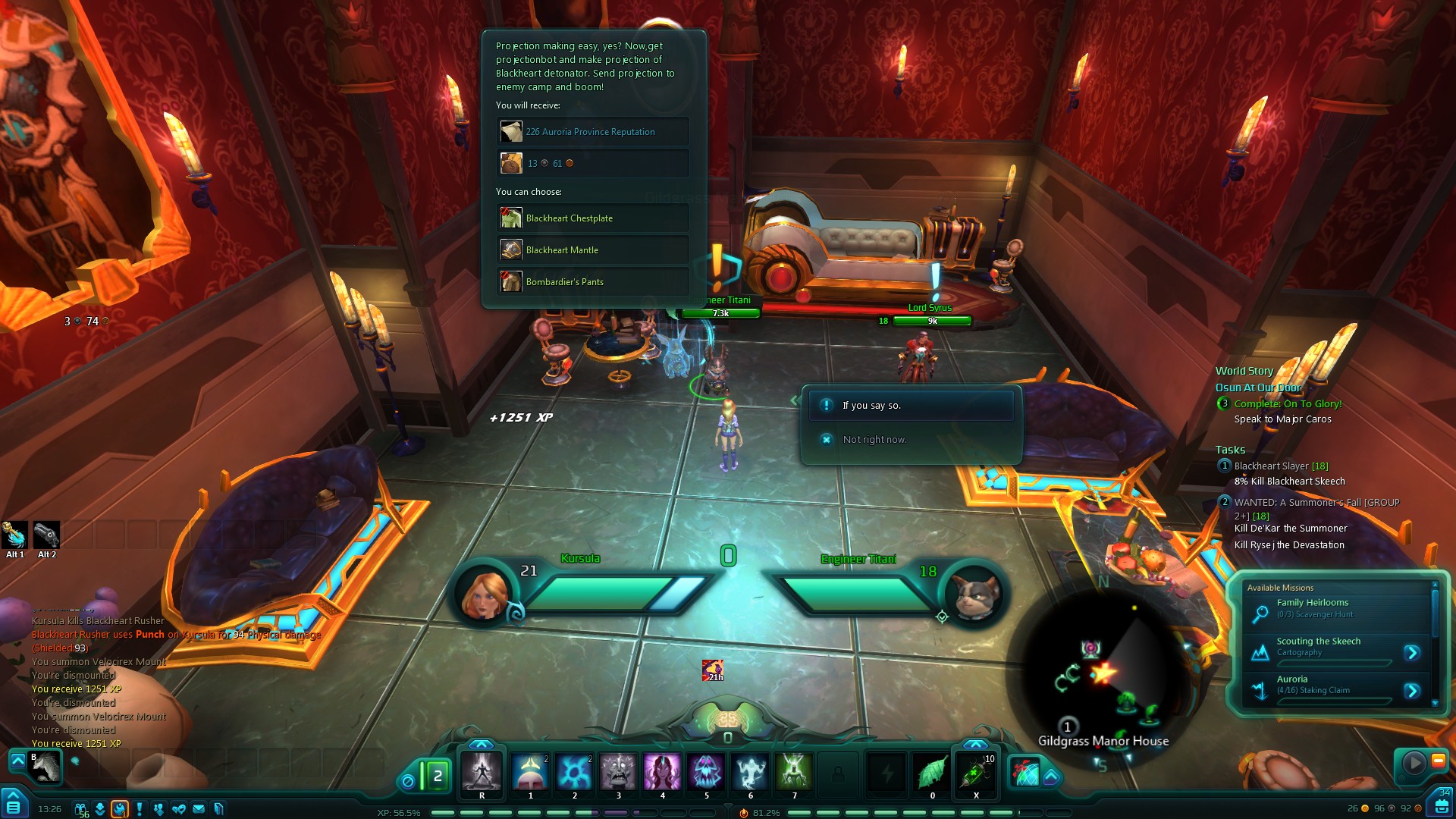Expand the path ability flyout arrow
The image size is (1456, 819).
click(x=1051, y=777)
